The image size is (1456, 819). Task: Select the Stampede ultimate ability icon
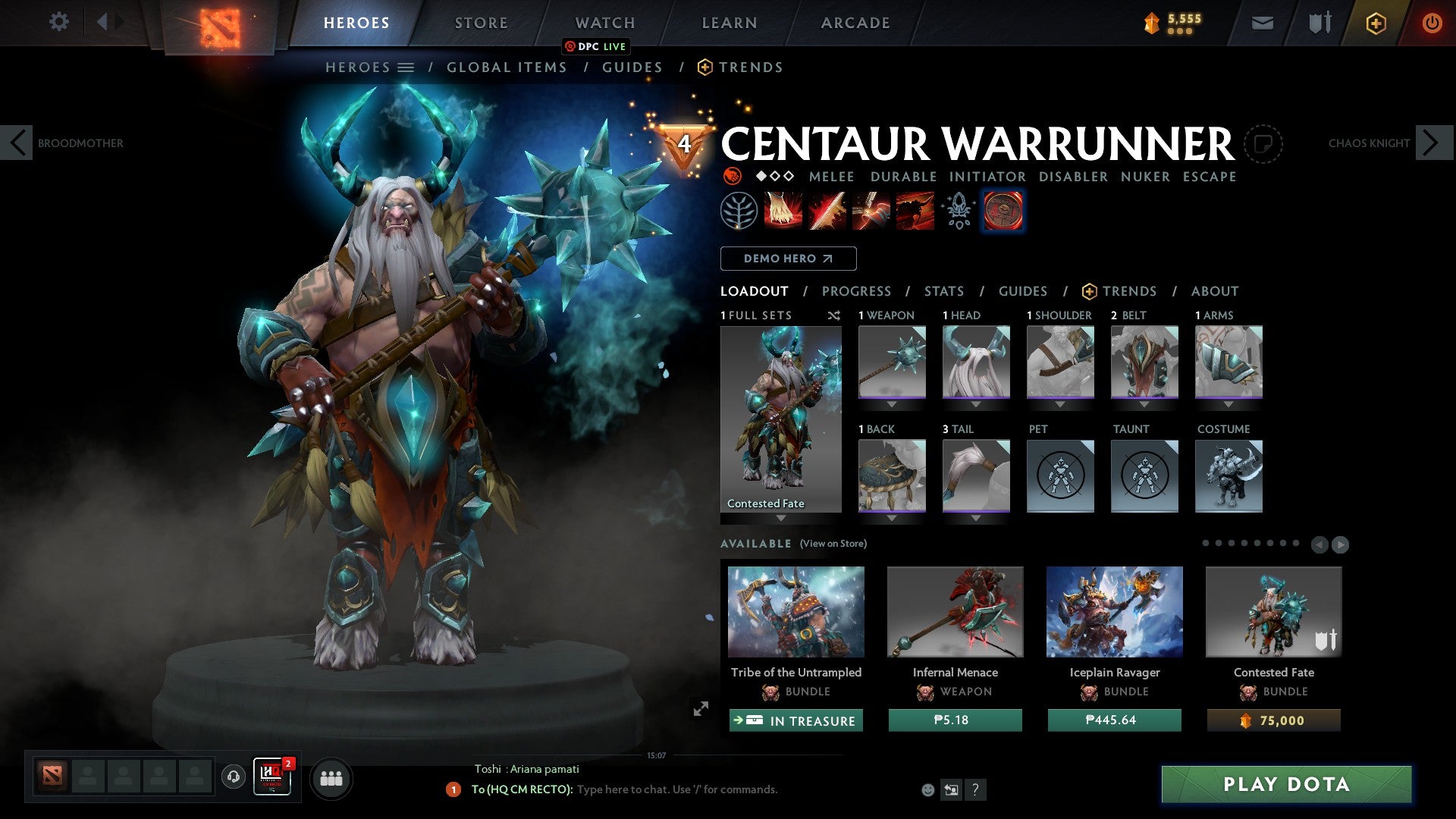point(914,210)
